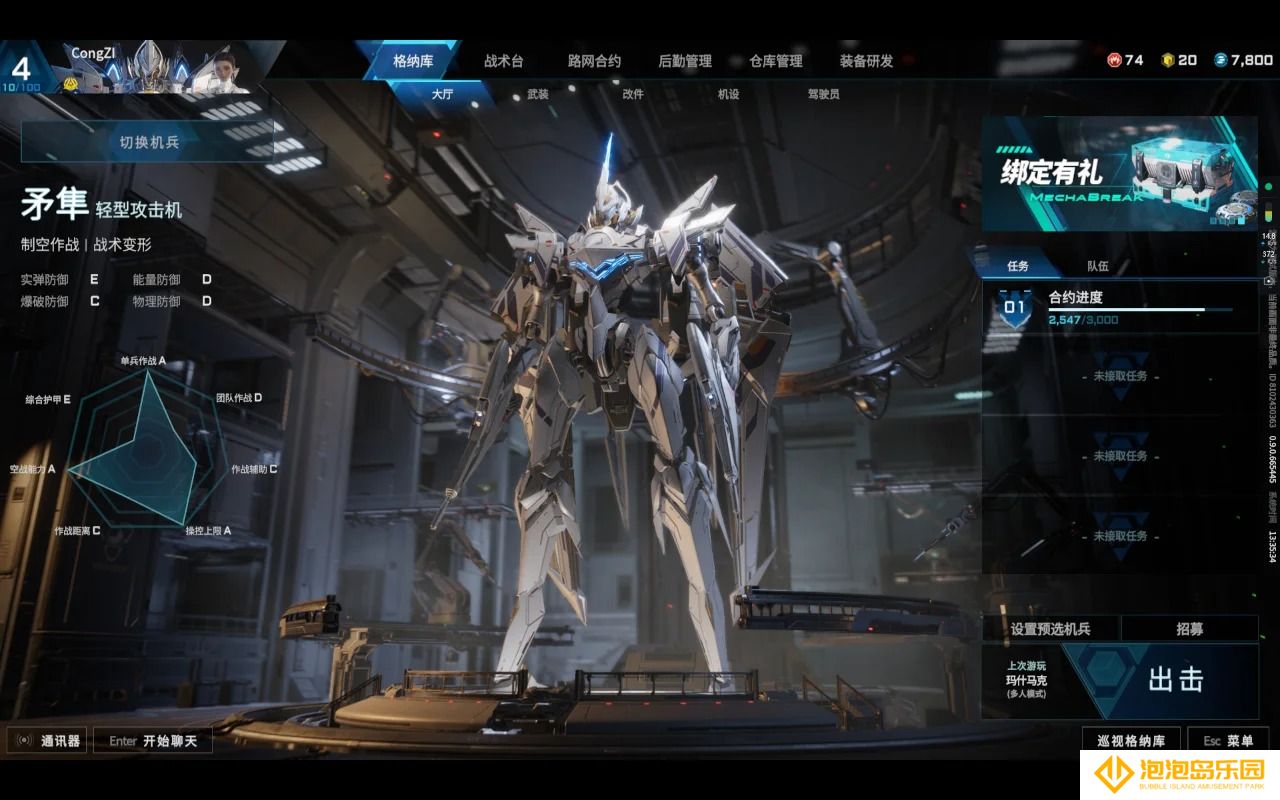Open the 路网合约 tab
Viewport: 1280px width, 800px height.
pyautogui.click(x=594, y=61)
